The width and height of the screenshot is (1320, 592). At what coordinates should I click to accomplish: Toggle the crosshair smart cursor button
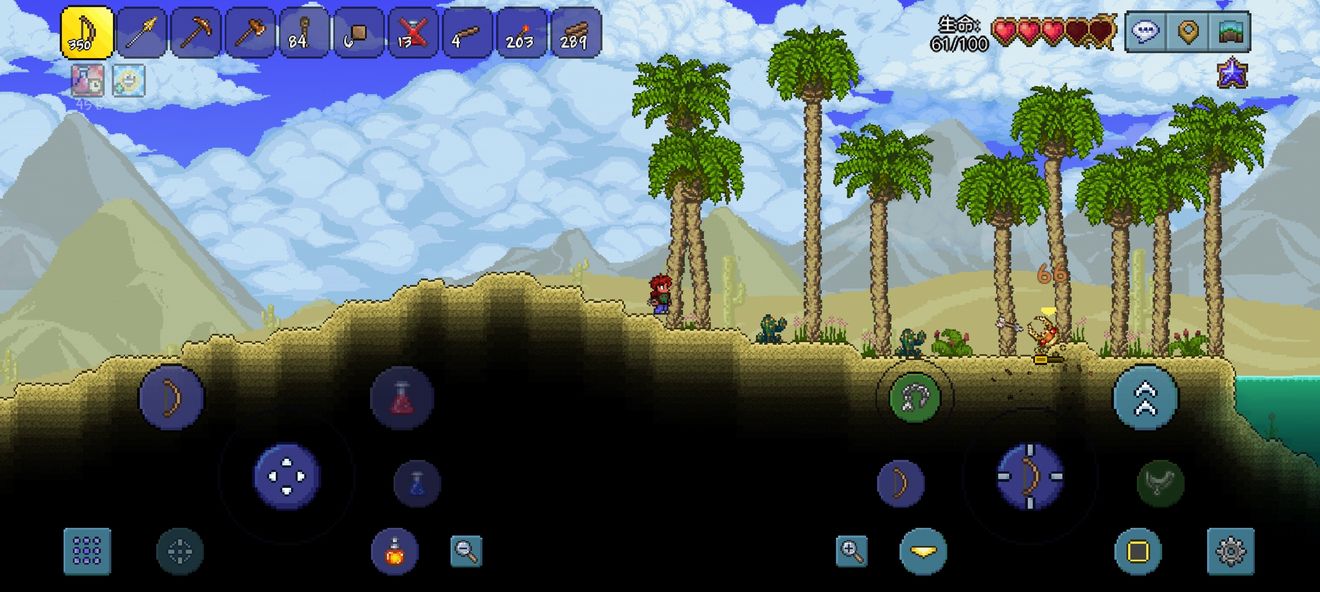(x=180, y=551)
